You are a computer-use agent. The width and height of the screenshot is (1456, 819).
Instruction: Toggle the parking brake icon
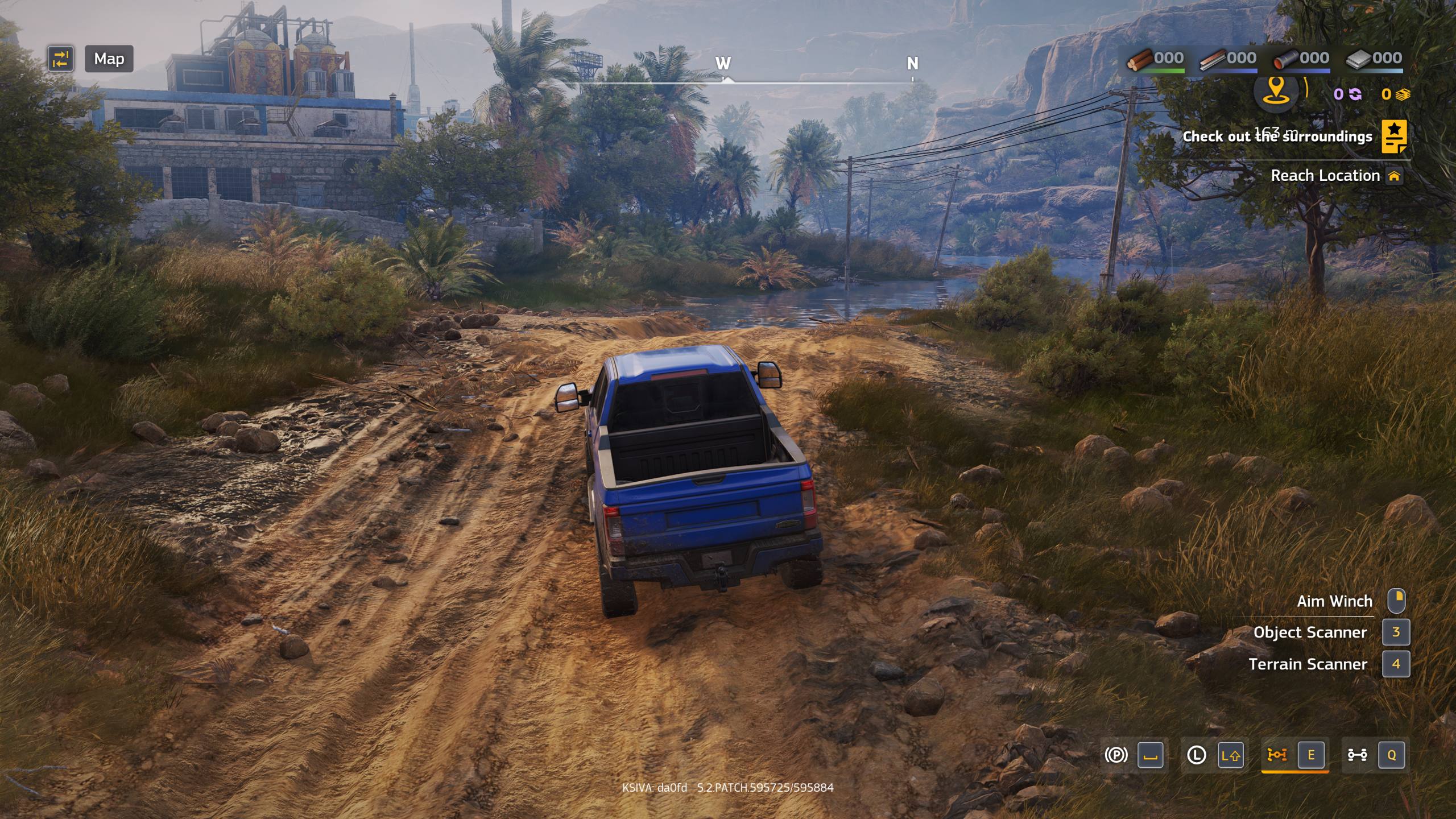pos(1116,755)
